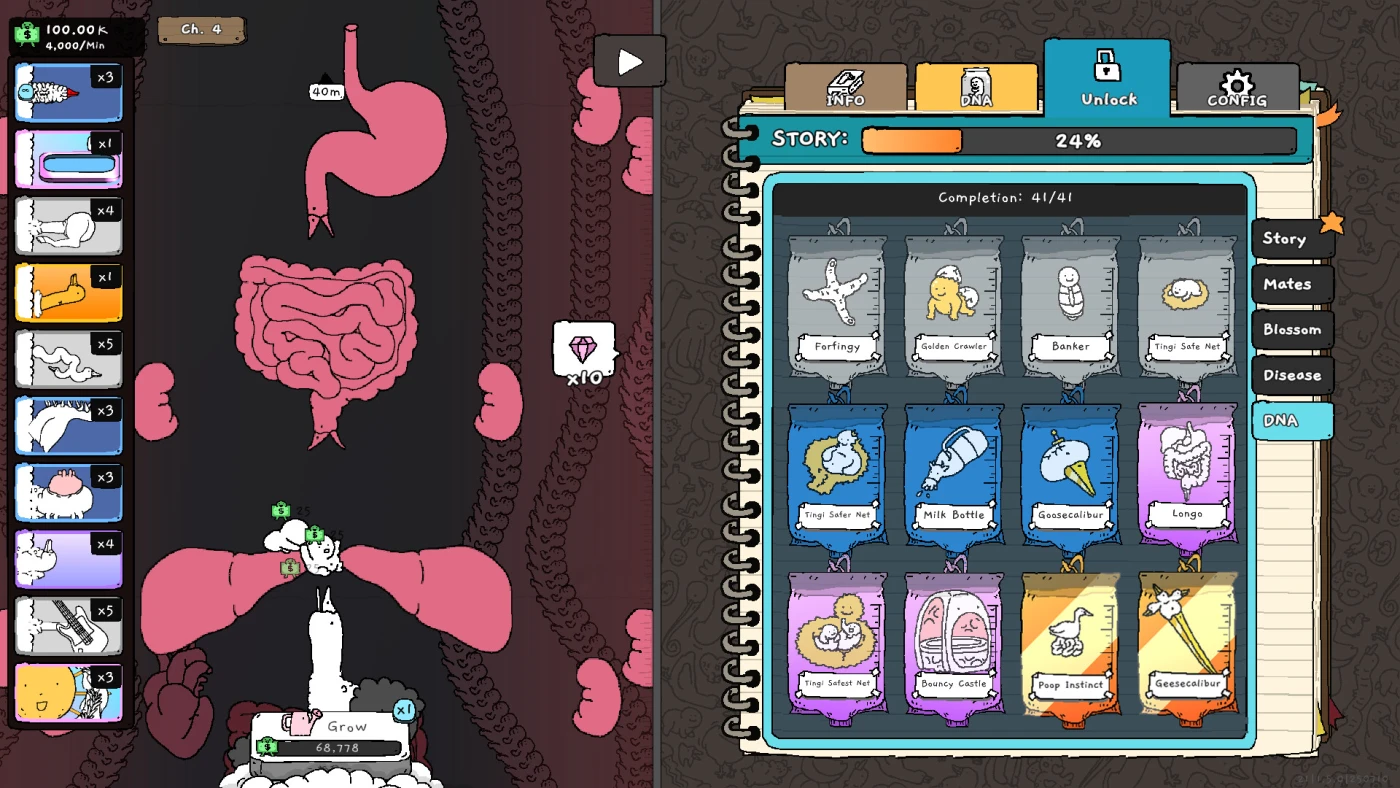1400x788 pixels.
Task: Choose the Longo DNA bag
Action: pos(1187,475)
